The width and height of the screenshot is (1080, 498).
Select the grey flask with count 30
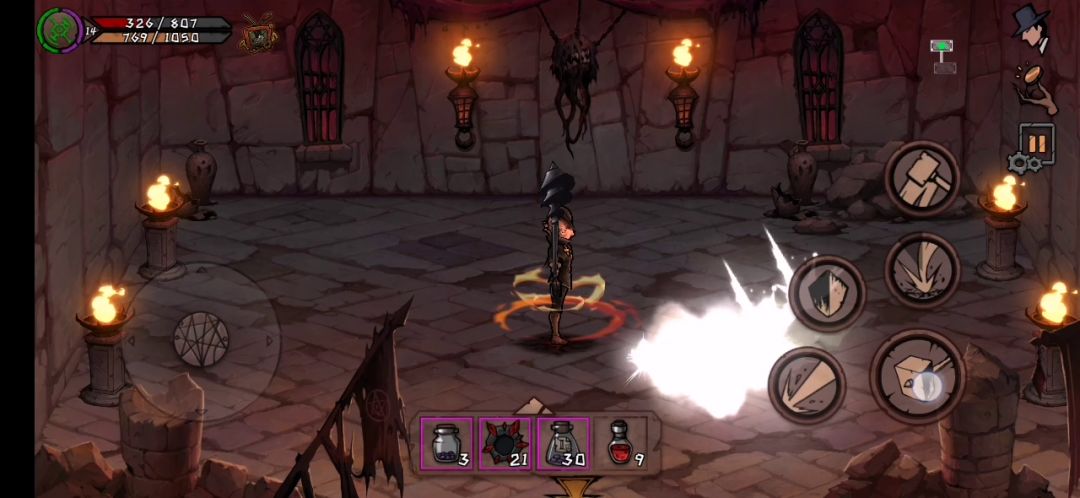[x=563, y=443]
